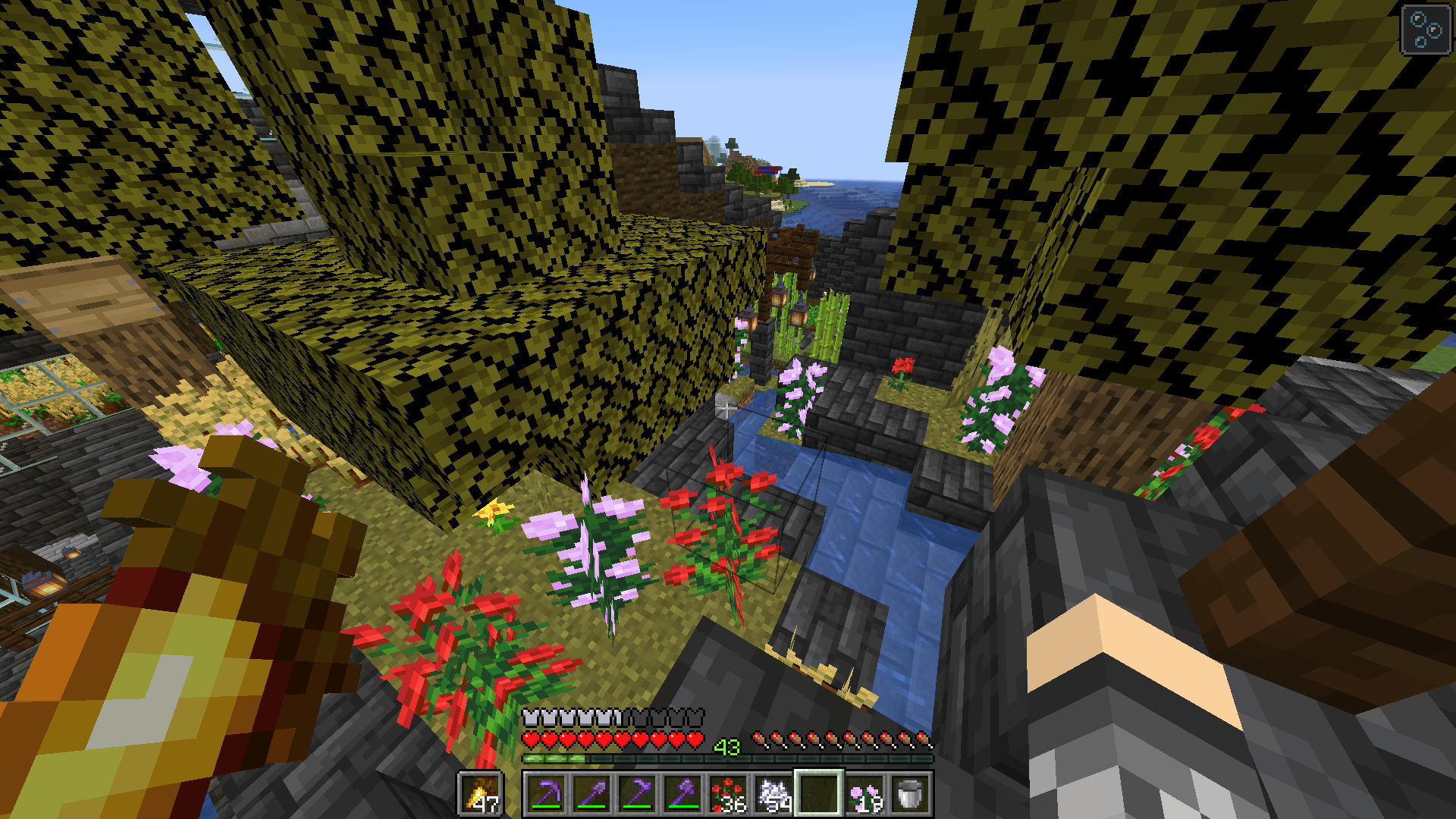The height and width of the screenshot is (819, 1456).
Task: Click the XP level number 43
Action: (x=728, y=747)
